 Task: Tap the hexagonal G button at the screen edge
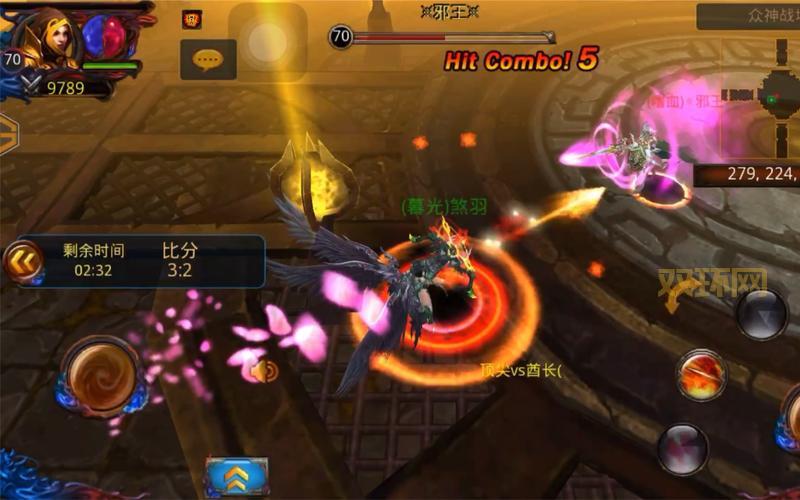(x=8, y=131)
